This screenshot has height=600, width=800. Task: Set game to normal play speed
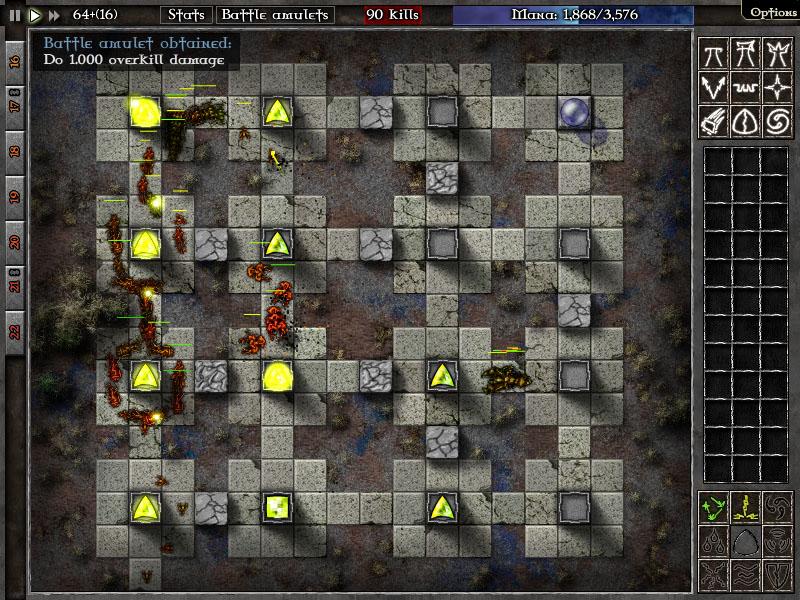coord(34,15)
